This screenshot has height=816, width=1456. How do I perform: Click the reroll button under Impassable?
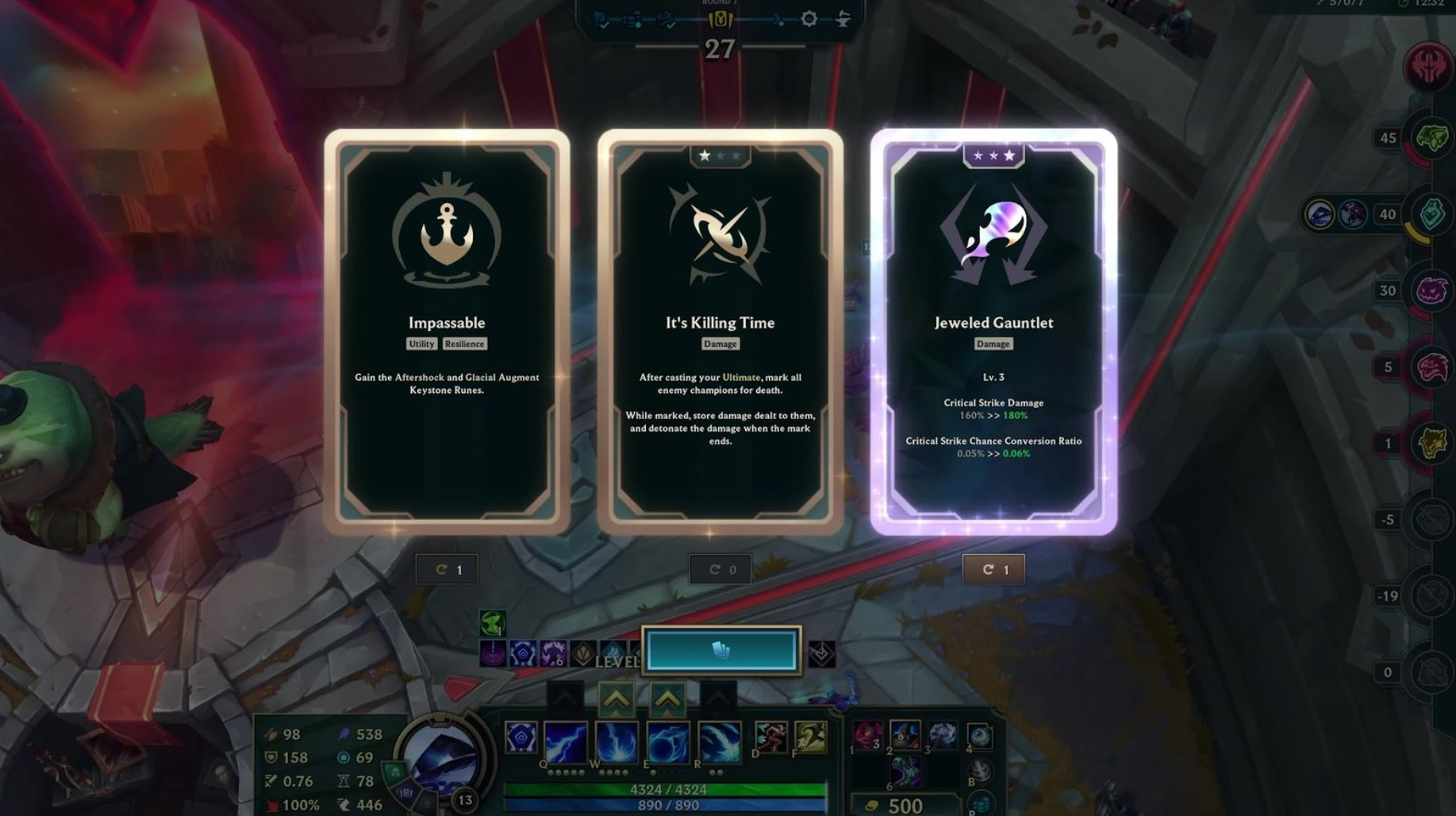coord(447,568)
